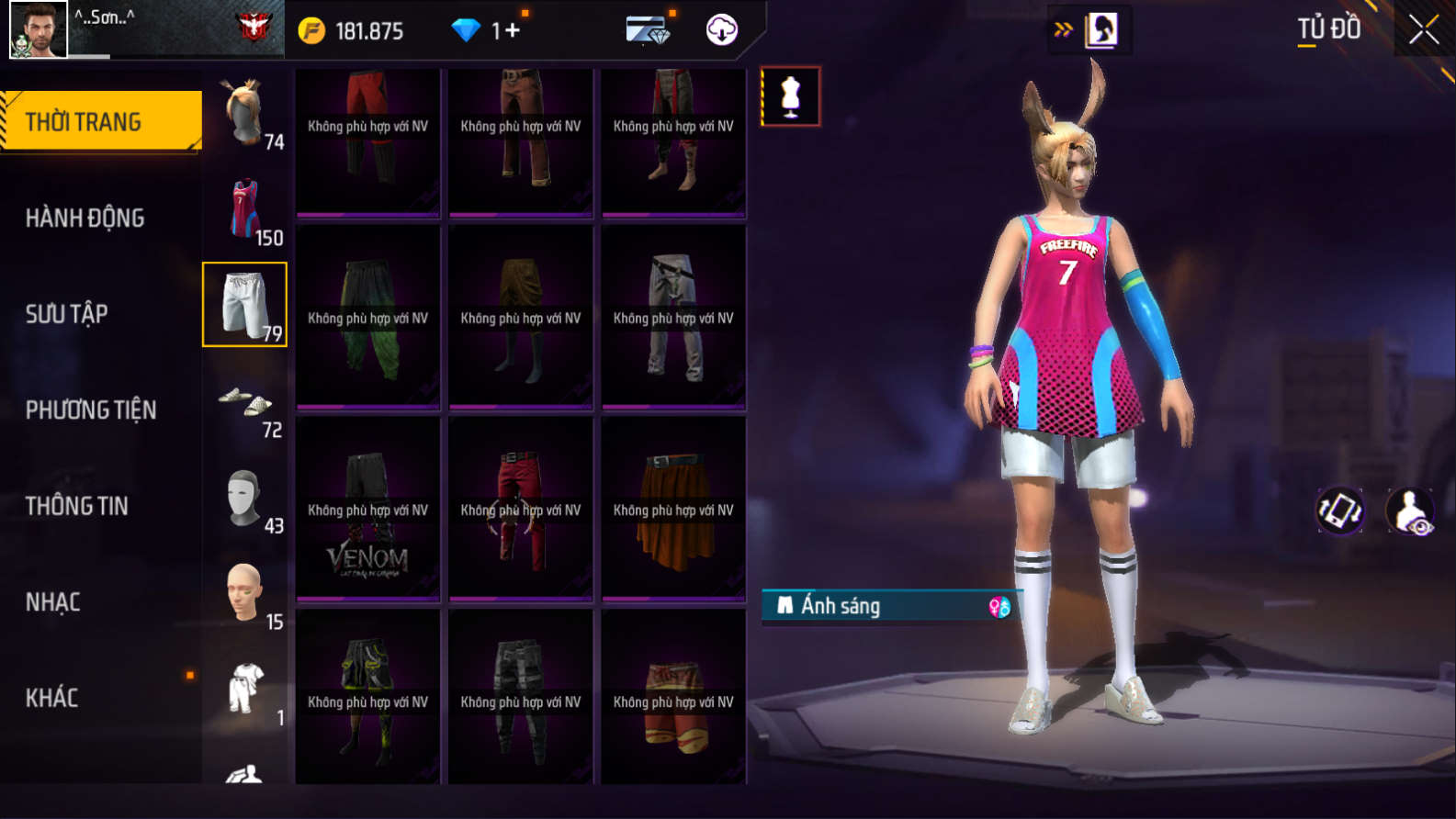Switch to the Khác tab
This screenshot has width=1456, height=819.
(52, 698)
